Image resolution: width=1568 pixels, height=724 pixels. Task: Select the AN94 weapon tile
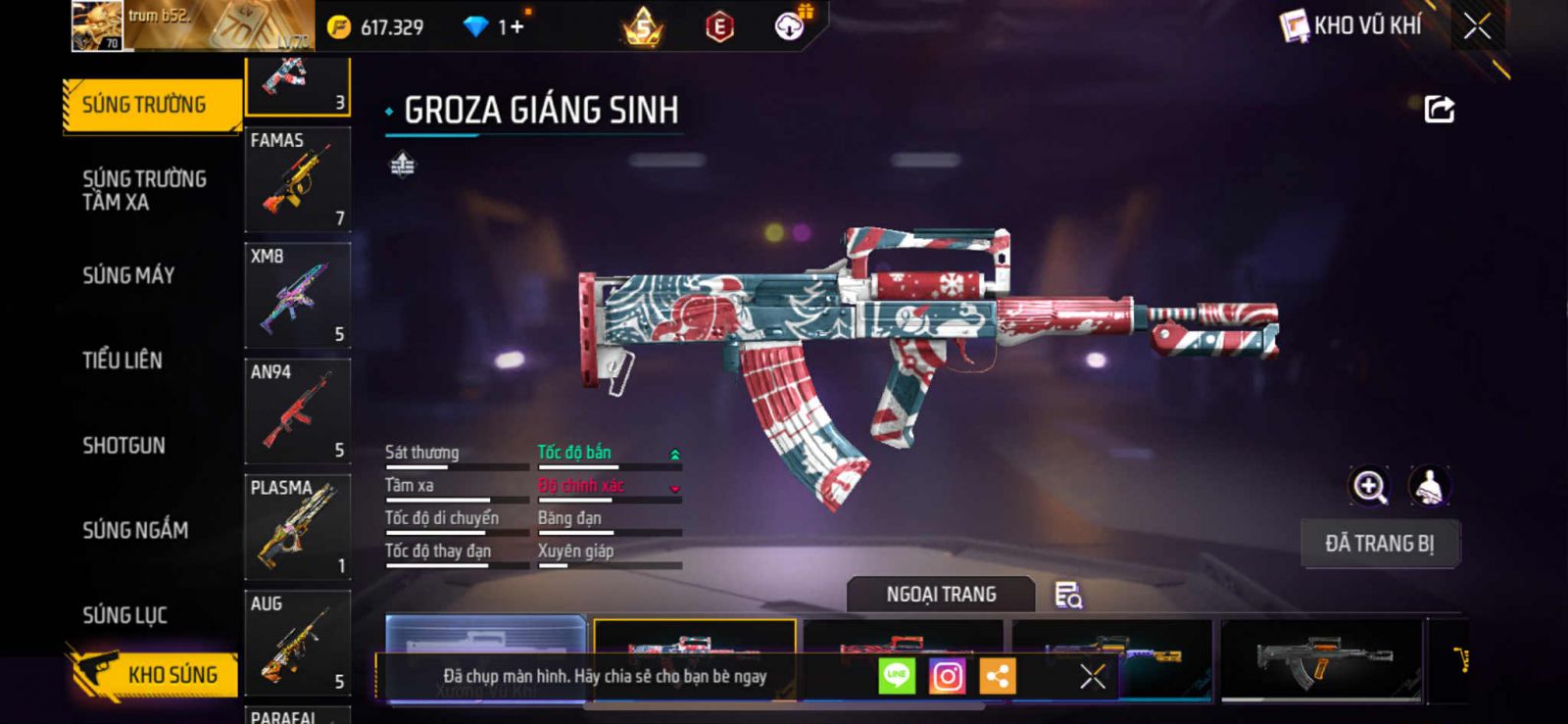(297, 410)
